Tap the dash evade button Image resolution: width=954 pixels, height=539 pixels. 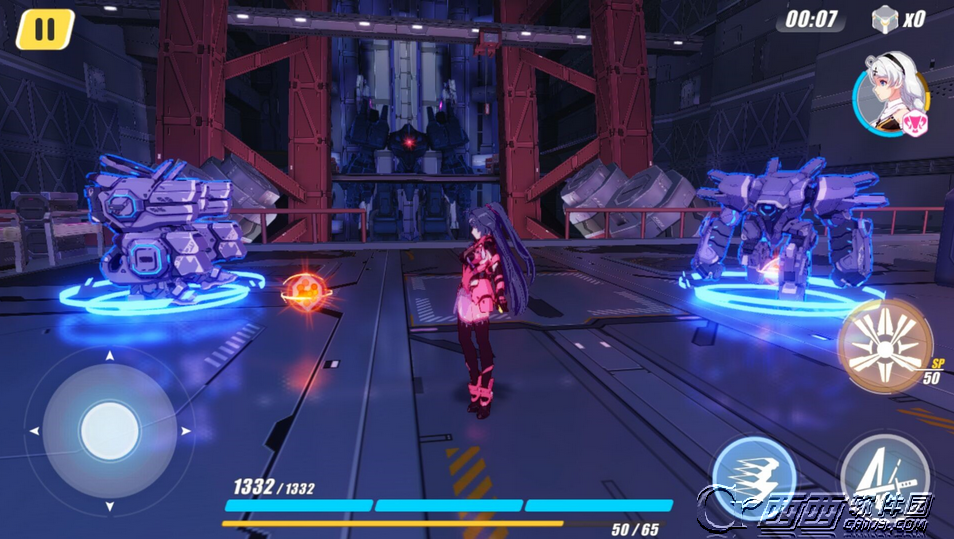[x=753, y=478]
